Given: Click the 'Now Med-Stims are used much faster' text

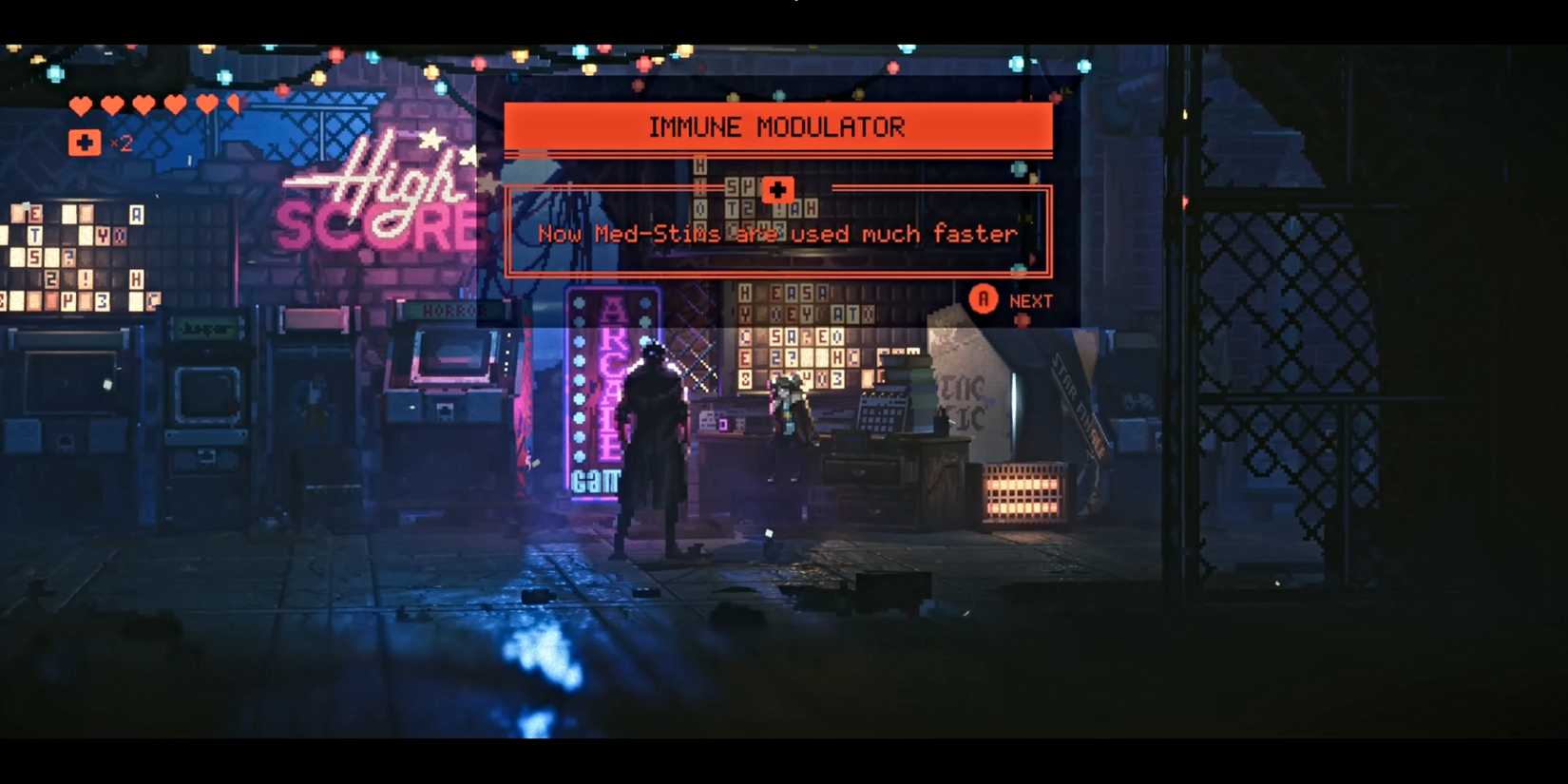Looking at the screenshot, I should click(775, 234).
